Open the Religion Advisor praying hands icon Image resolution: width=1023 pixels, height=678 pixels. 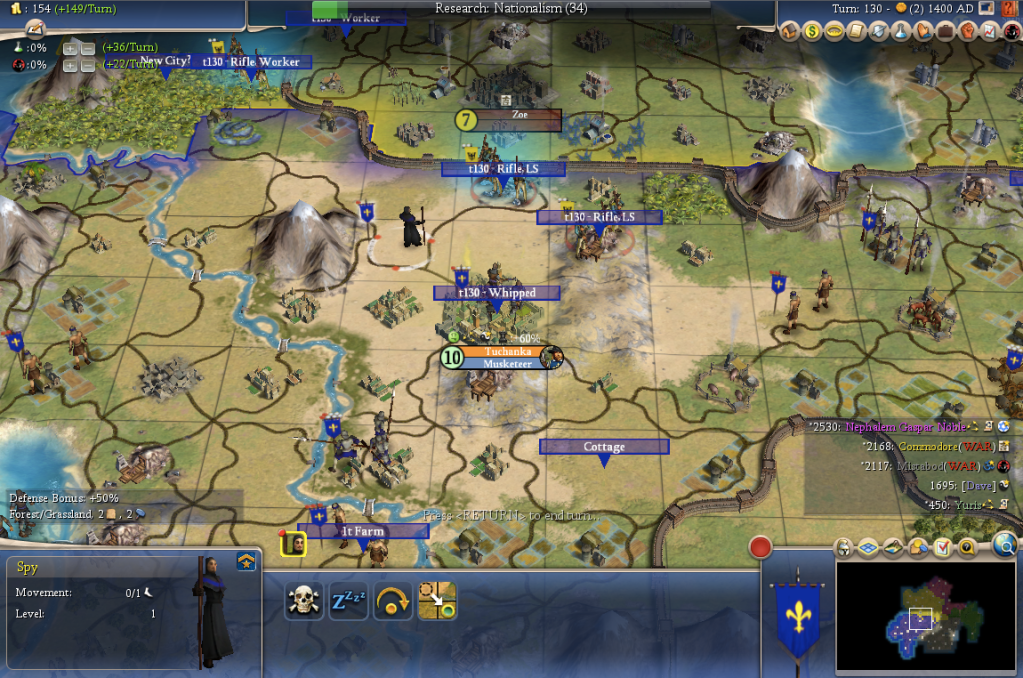tap(923, 32)
